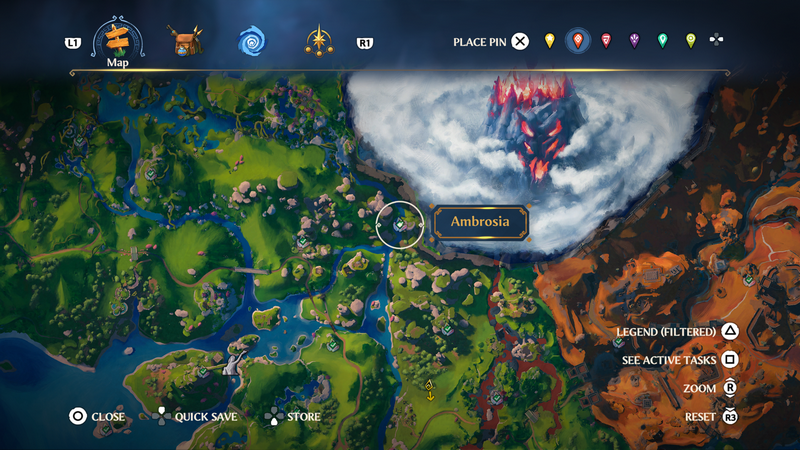Select the Ambrosia marker on the map

(400, 224)
